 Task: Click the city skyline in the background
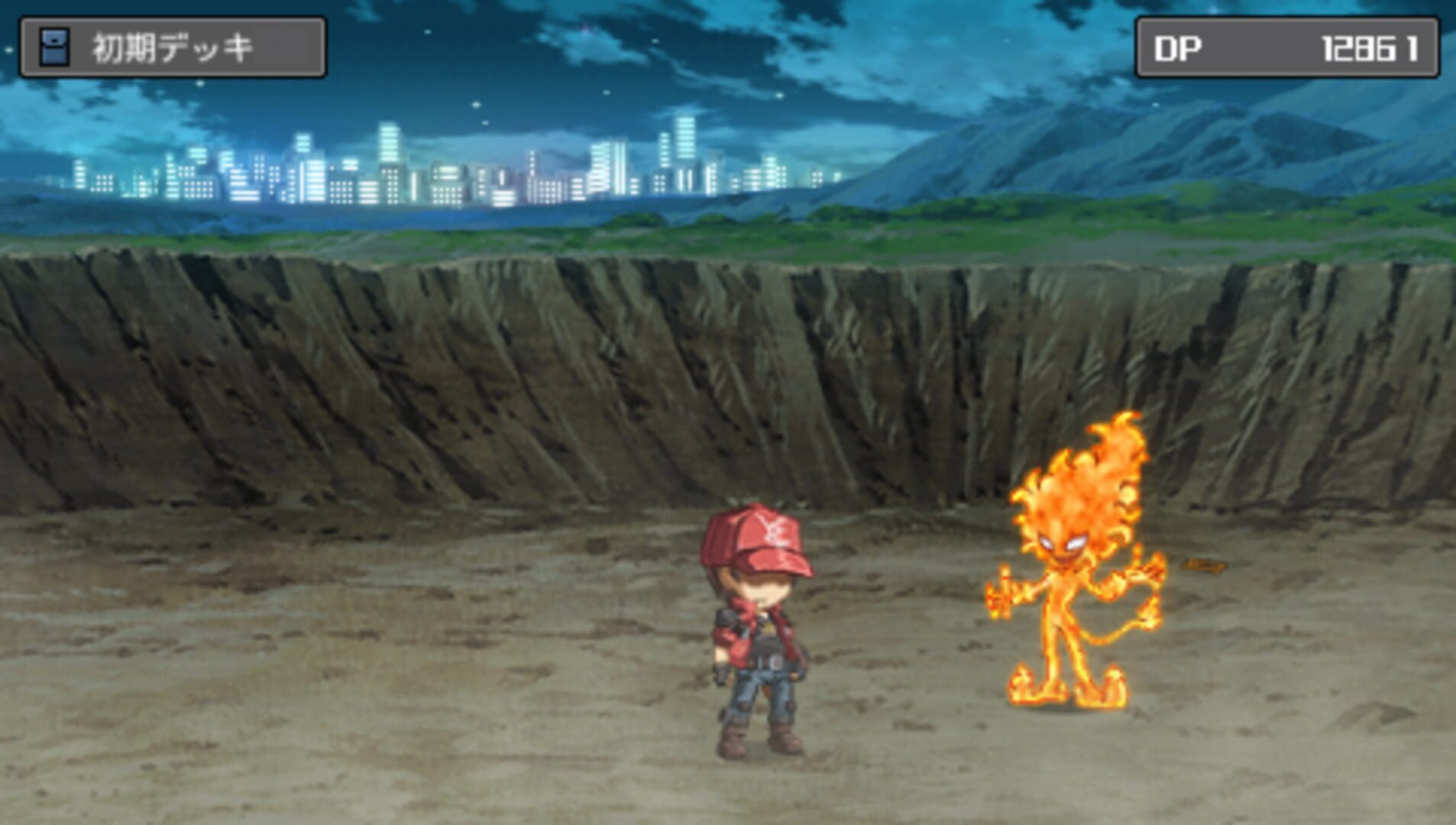[x=458, y=168]
